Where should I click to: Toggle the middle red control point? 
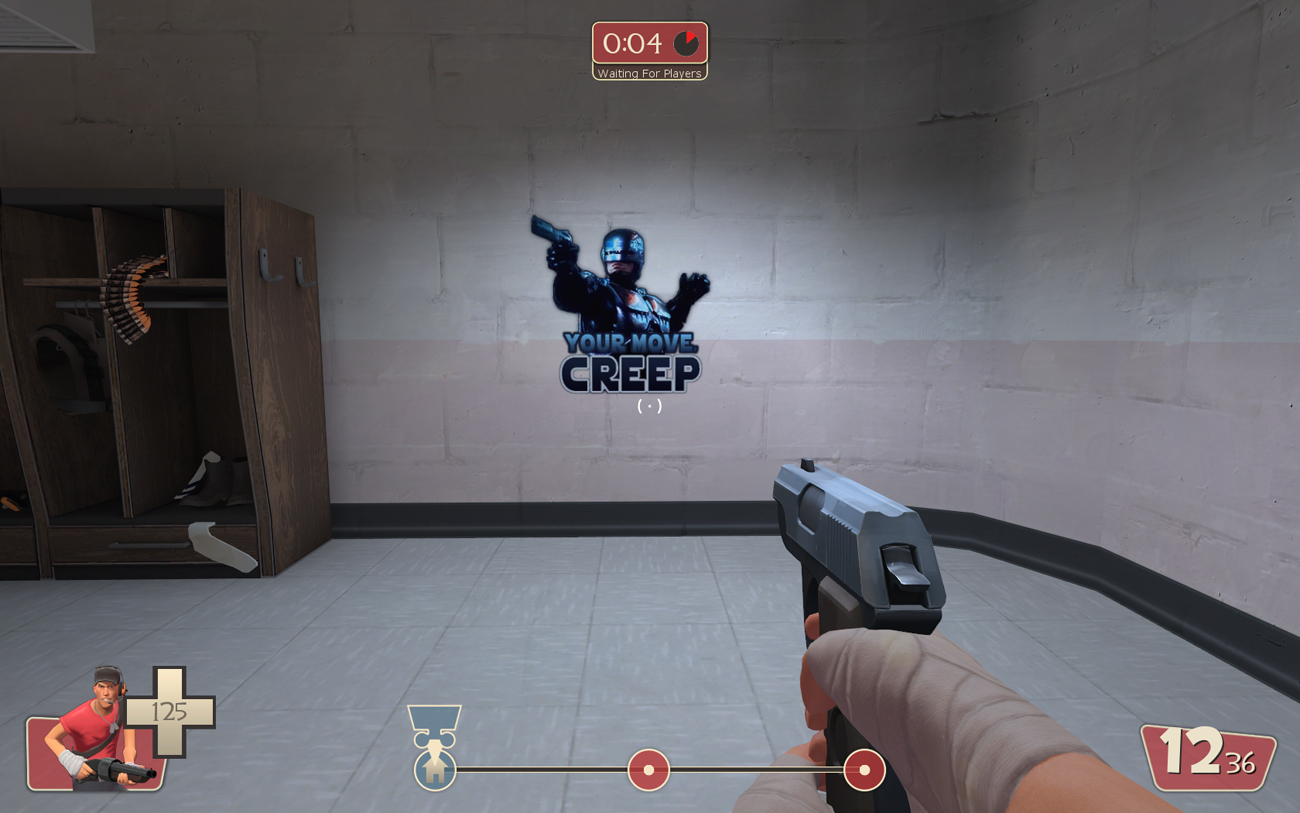tap(648, 768)
